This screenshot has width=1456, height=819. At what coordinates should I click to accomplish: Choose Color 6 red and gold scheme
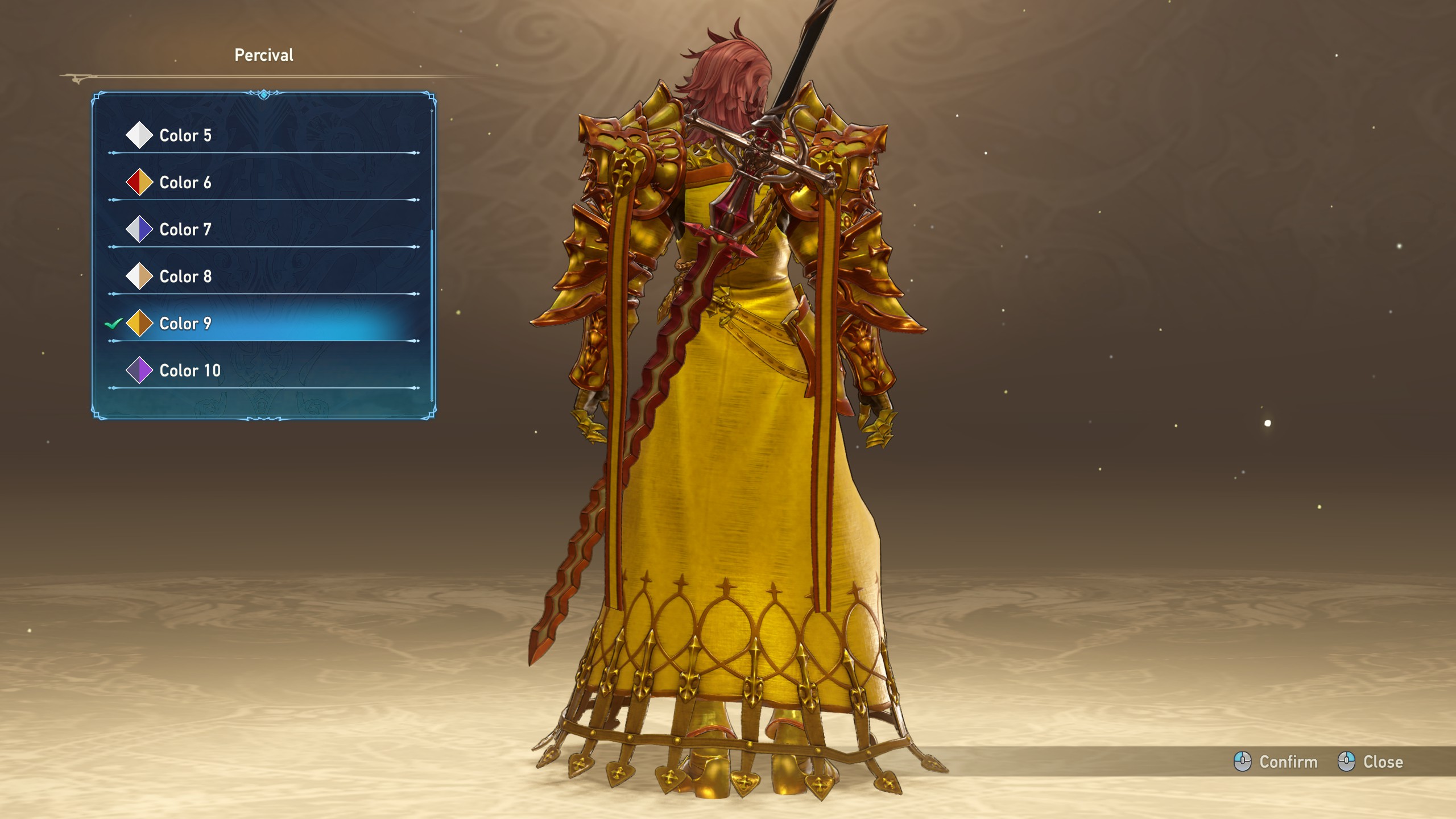185,183
